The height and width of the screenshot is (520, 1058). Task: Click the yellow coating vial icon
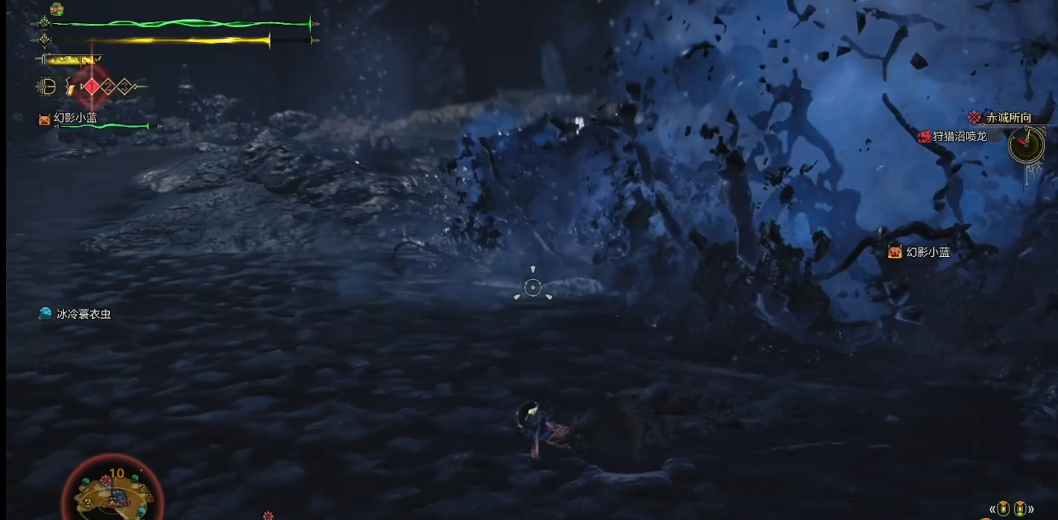[x=70, y=87]
